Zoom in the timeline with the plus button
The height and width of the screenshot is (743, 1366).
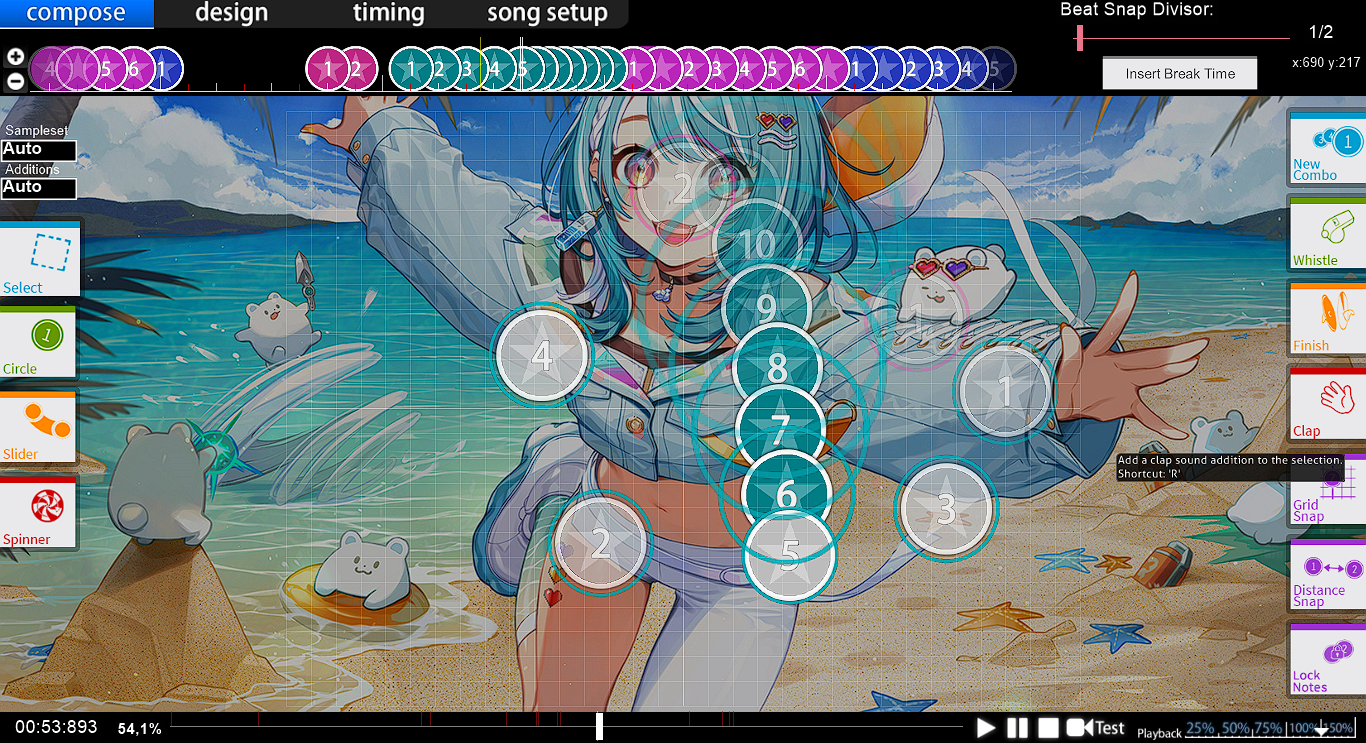(x=15, y=57)
